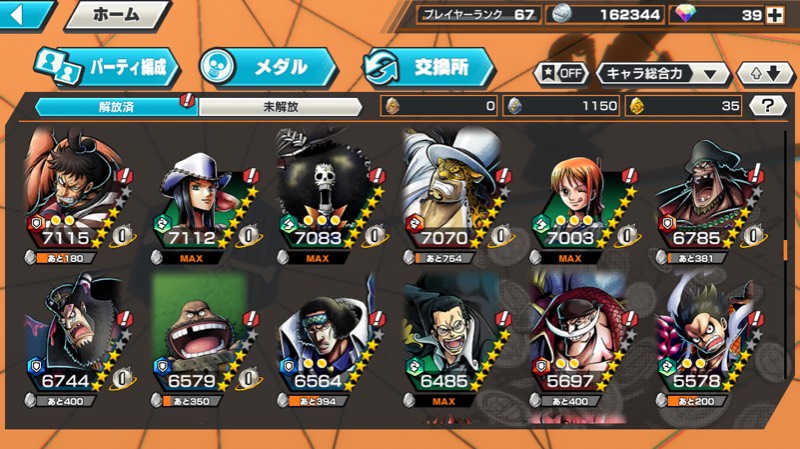Switch to the 解放済 unlocked tab
This screenshot has width=800, height=449.
click(x=116, y=105)
